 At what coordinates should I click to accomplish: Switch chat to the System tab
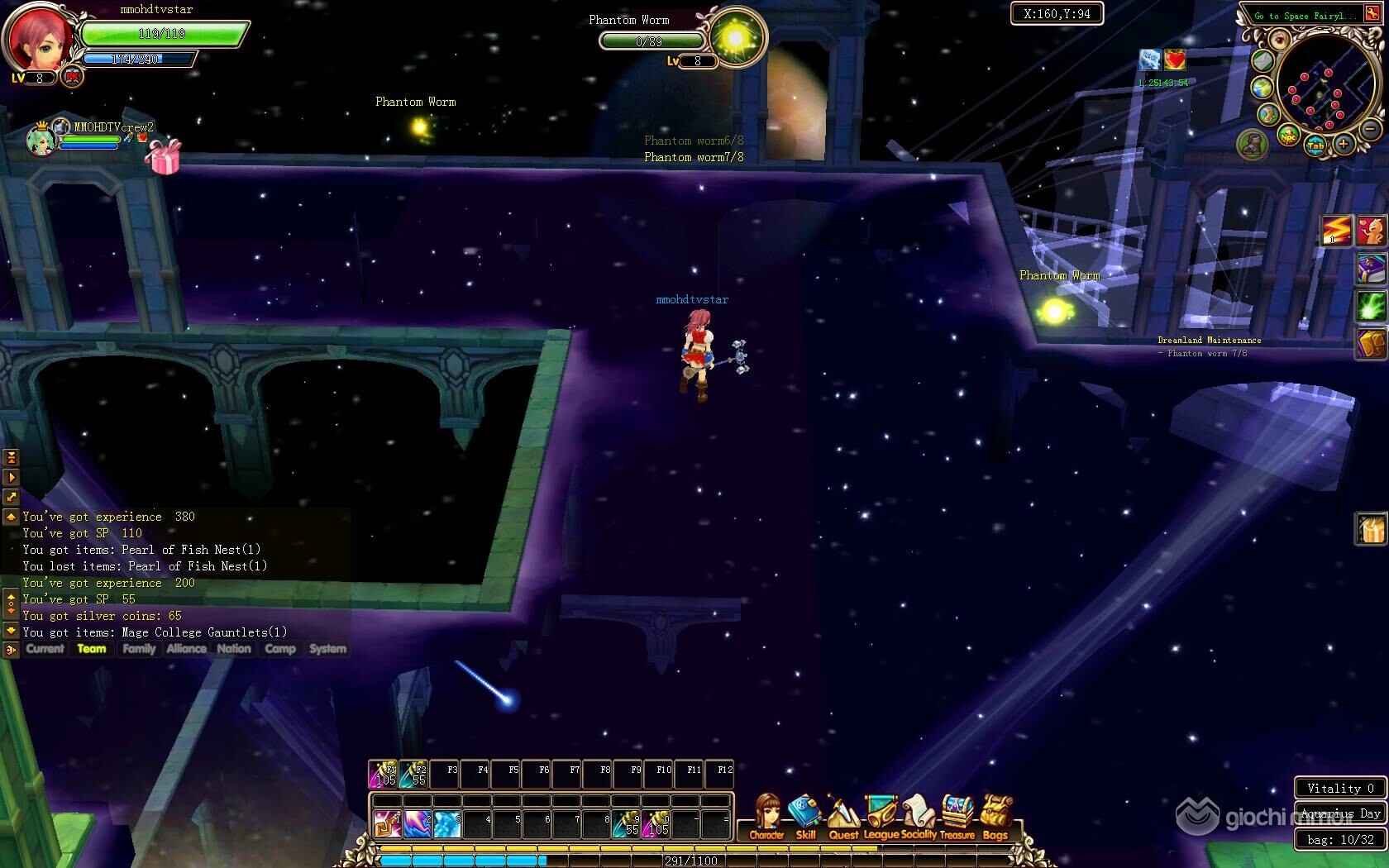327,649
